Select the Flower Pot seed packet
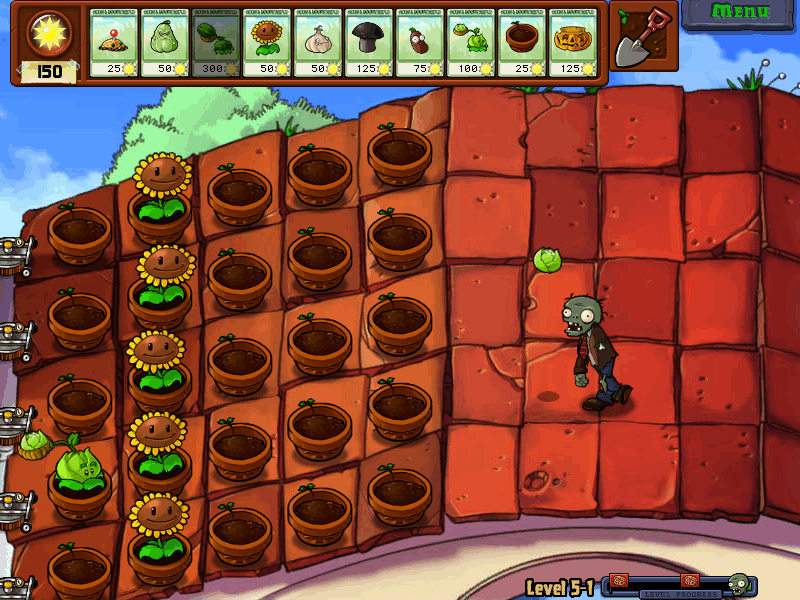This screenshot has height=600, width=800. pos(522,44)
